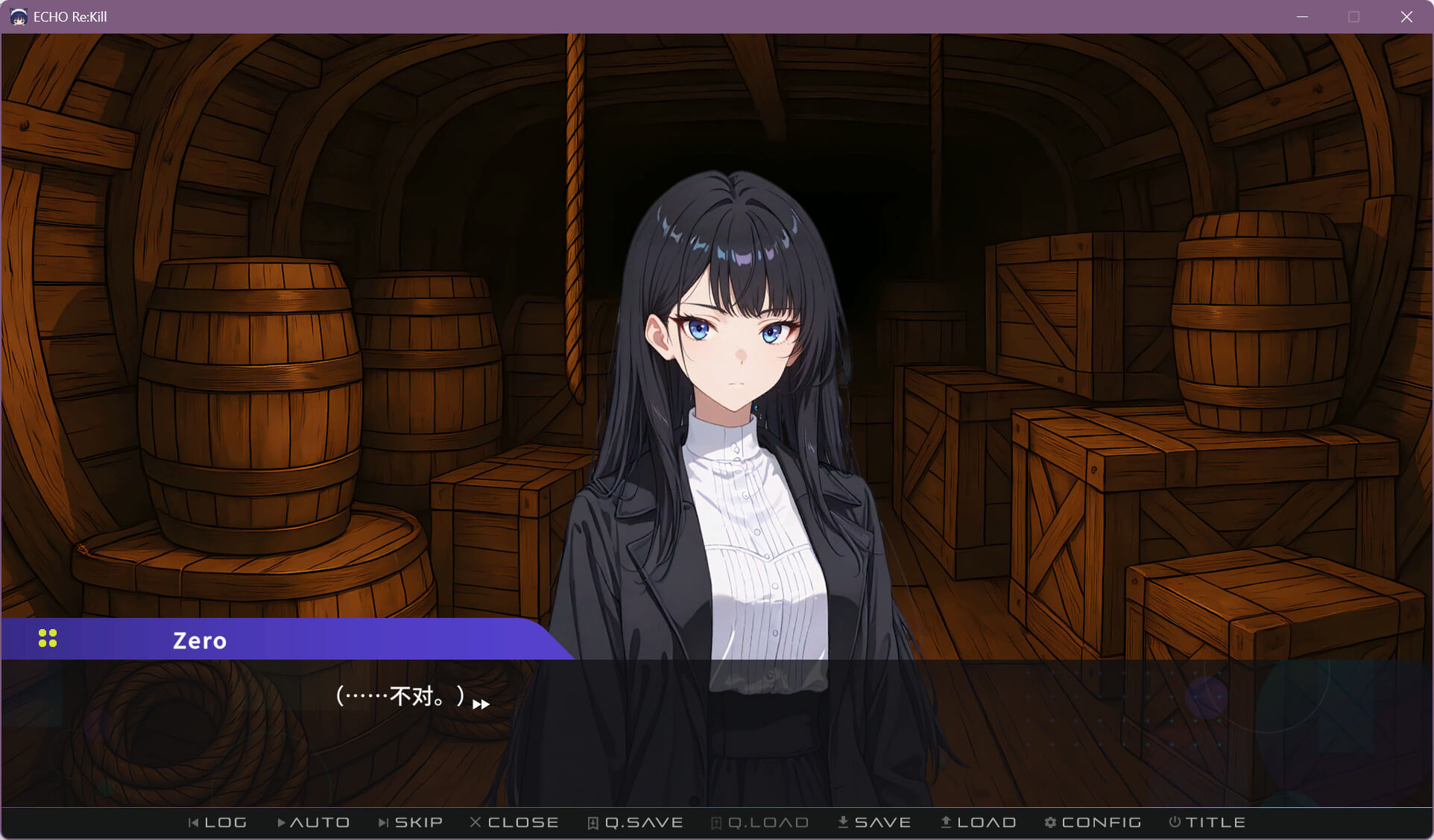
Task: Open the backlog with the LOG button
Action: [x=218, y=822]
